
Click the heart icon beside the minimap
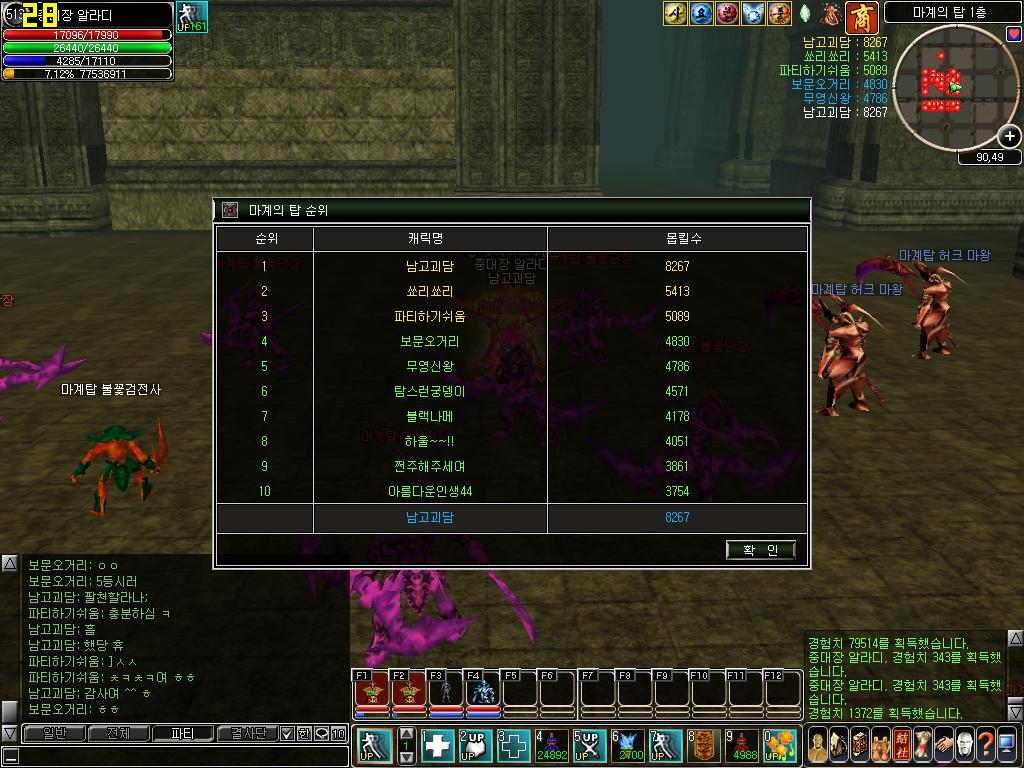pos(1013,34)
